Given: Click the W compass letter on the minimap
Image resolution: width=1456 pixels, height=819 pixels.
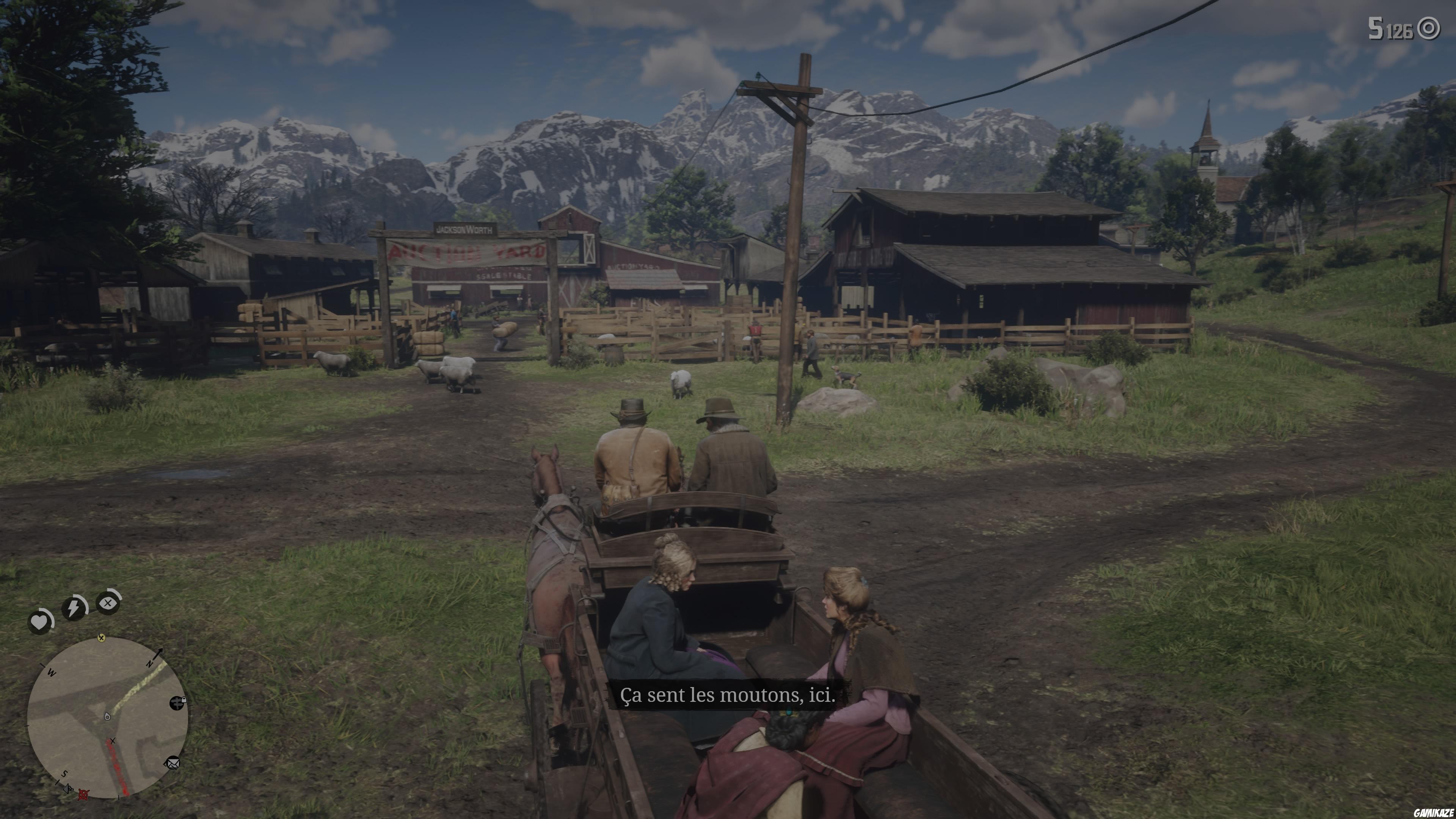Looking at the screenshot, I should click(52, 673).
